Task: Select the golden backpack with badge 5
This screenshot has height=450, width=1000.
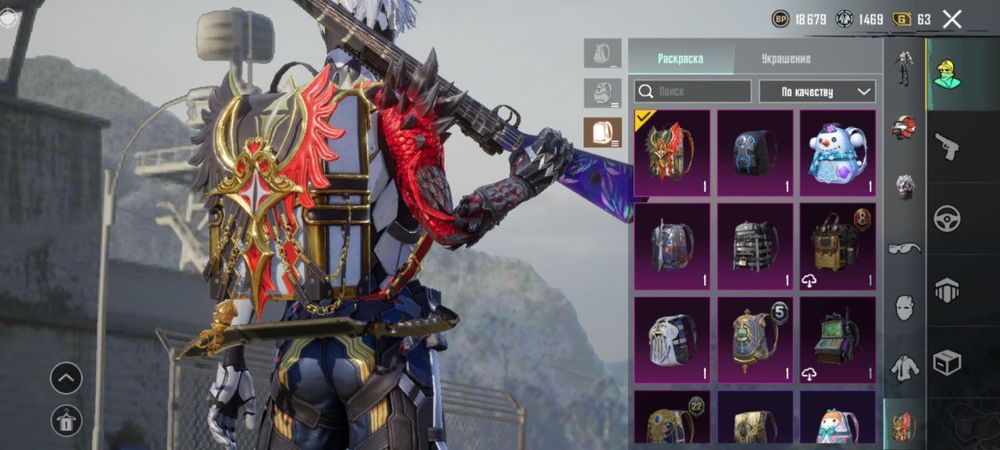Action: pyautogui.click(x=754, y=339)
